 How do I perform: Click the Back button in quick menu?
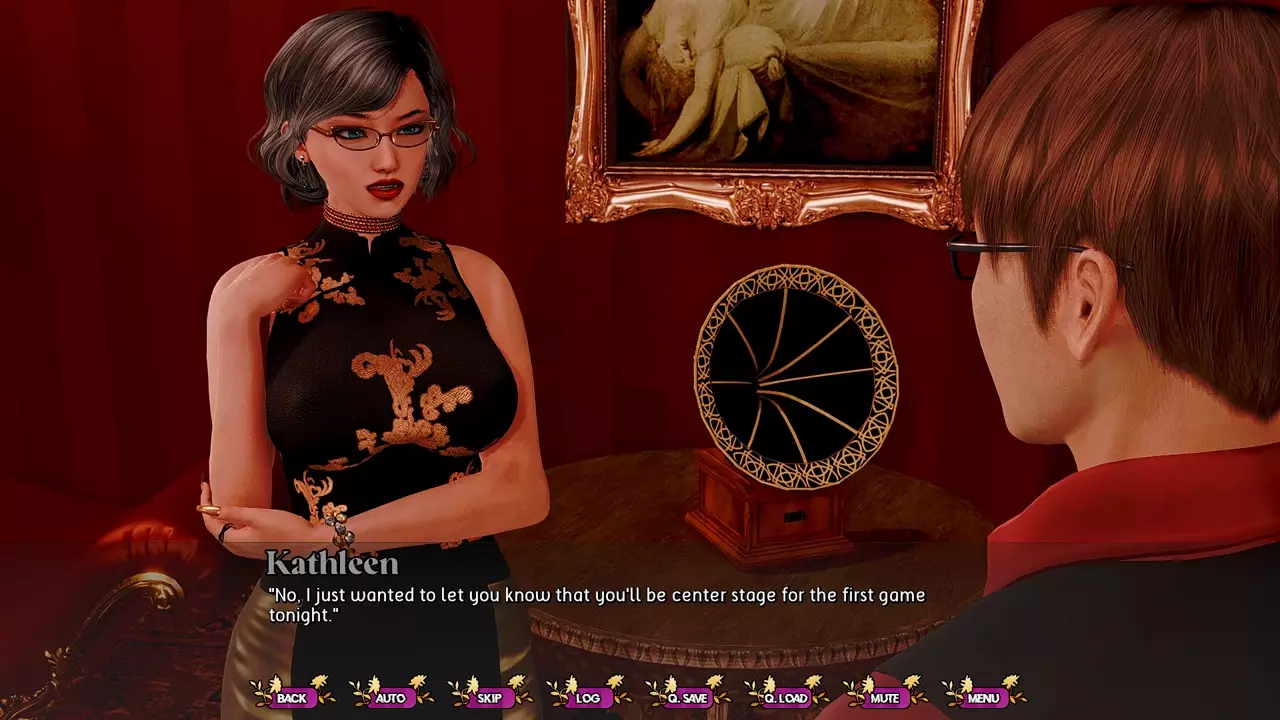(292, 697)
